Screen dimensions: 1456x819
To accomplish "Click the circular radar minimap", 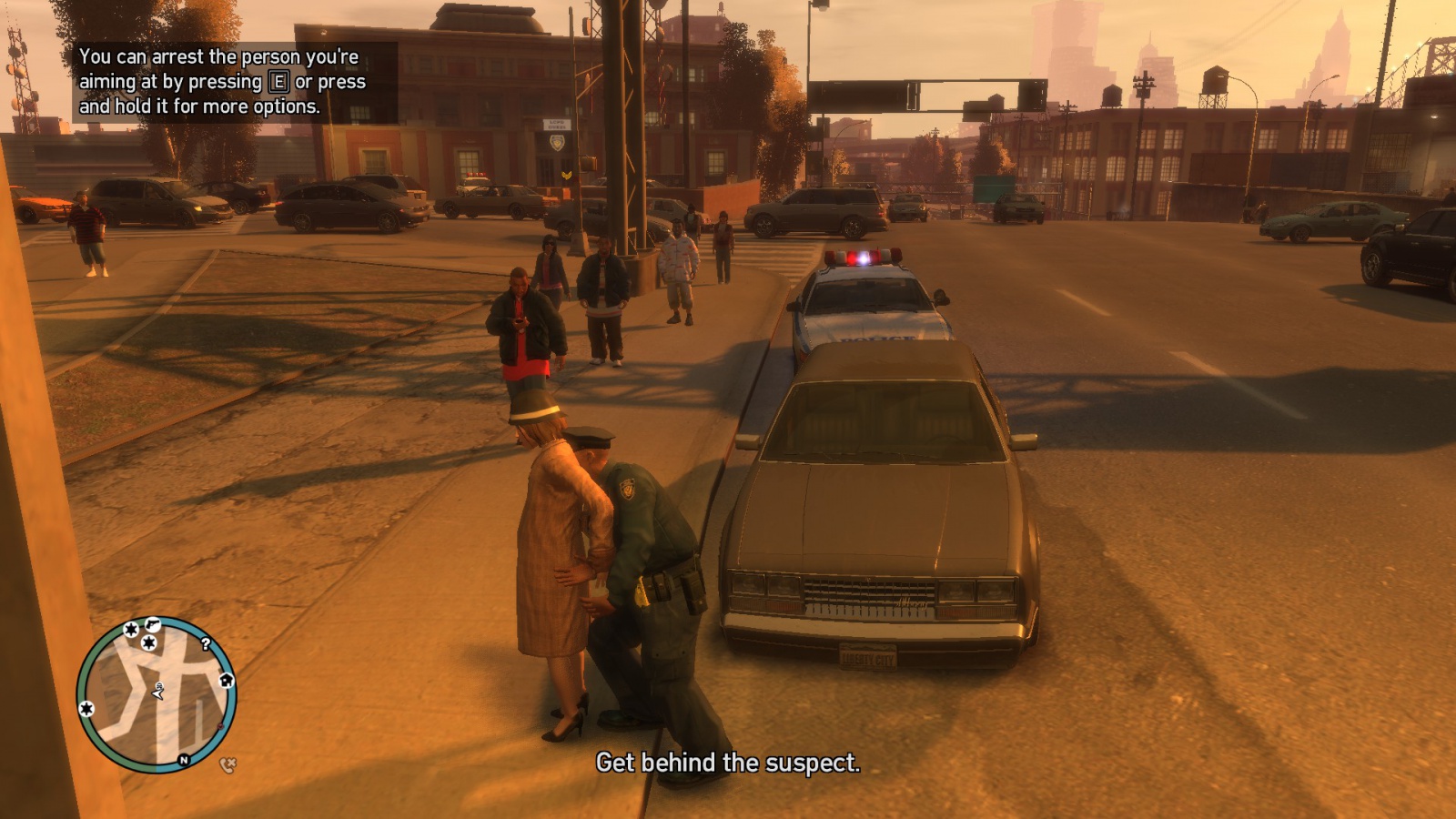I will pos(157,694).
